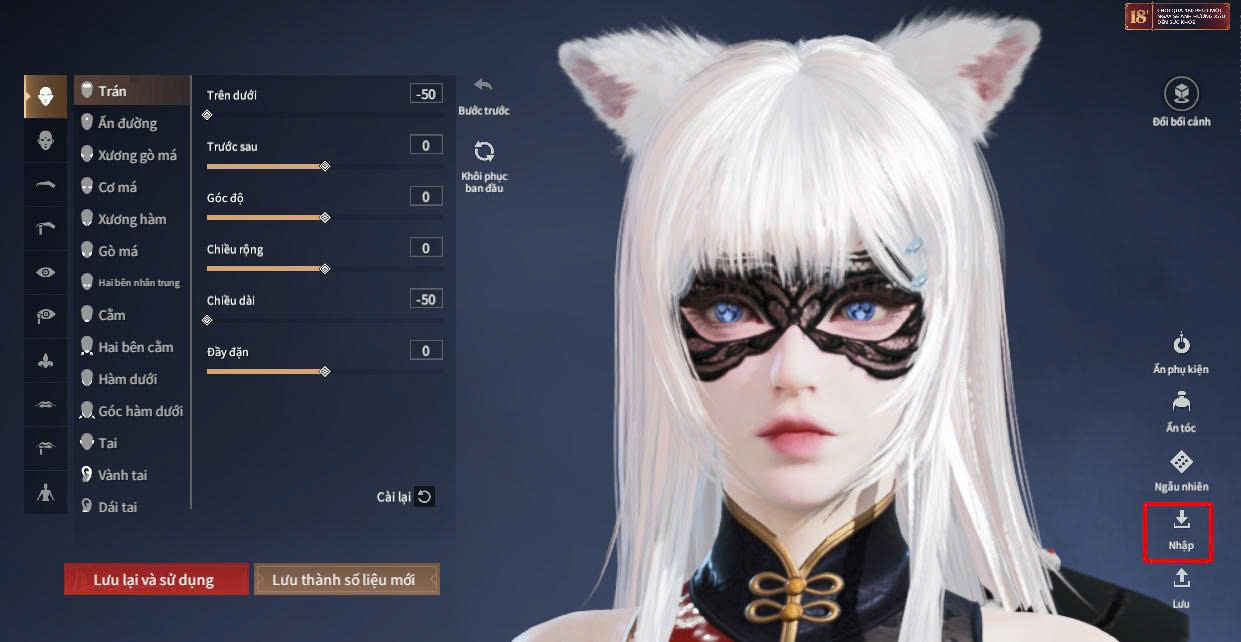Select the Tai ear entry
1241x642 pixels.
click(x=107, y=443)
